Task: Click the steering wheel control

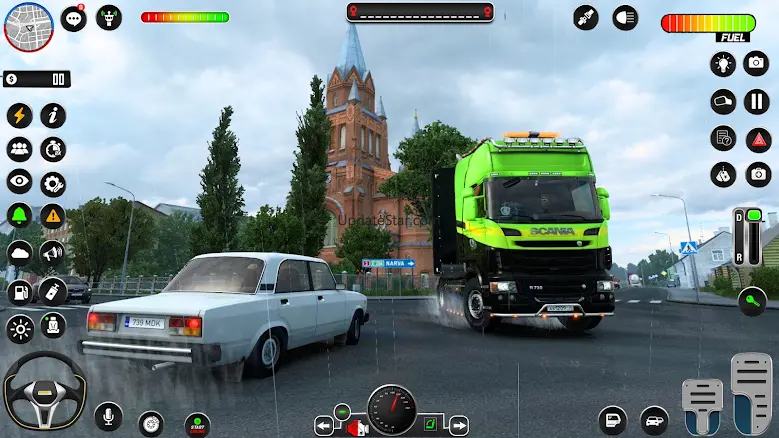Action: pyautogui.click(x=45, y=390)
